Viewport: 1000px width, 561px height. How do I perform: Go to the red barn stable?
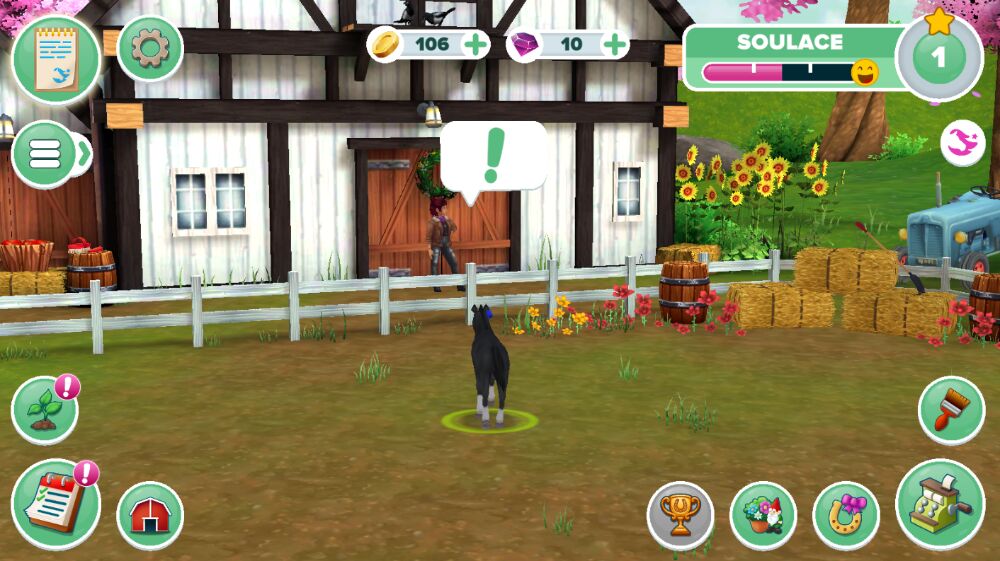[x=150, y=515]
